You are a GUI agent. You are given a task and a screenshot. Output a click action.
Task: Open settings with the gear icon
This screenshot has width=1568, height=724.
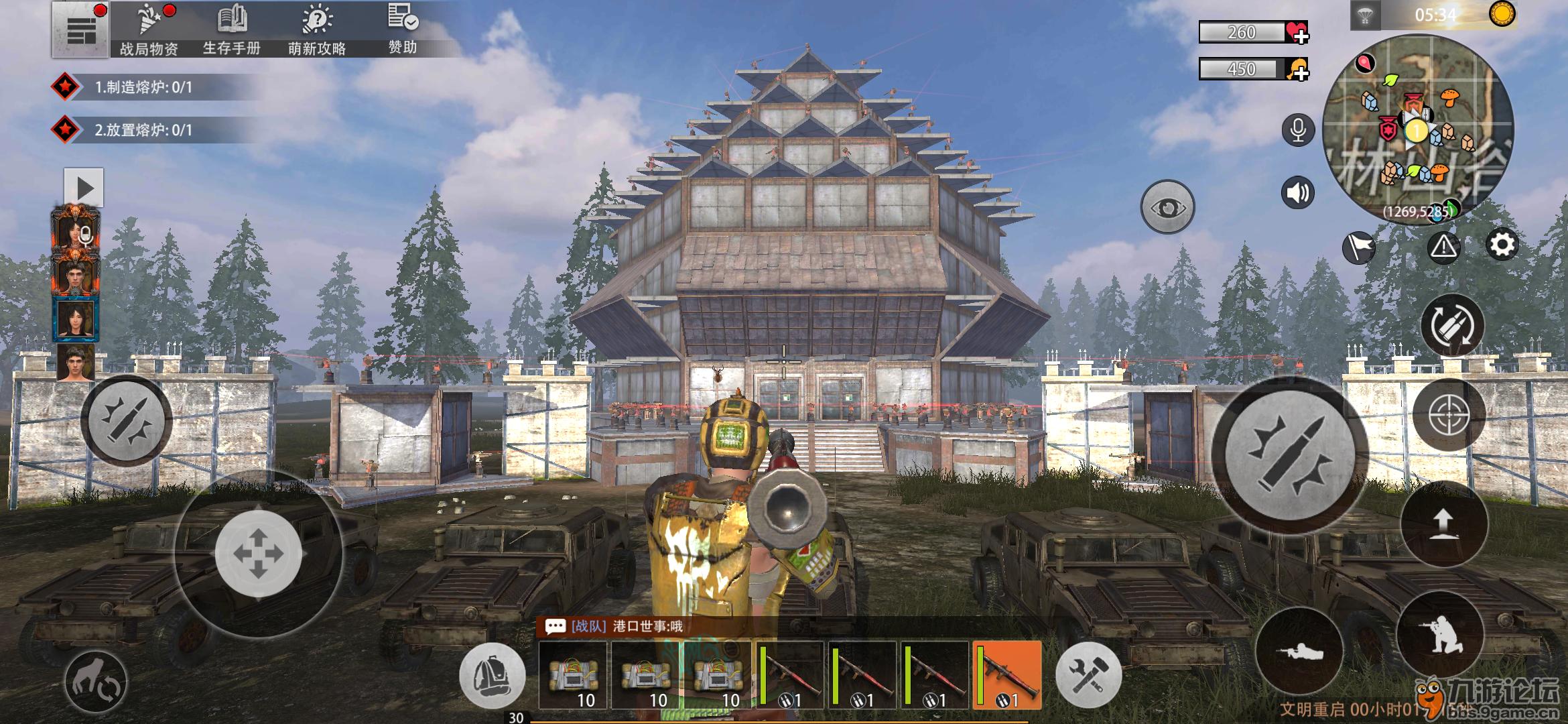1502,245
